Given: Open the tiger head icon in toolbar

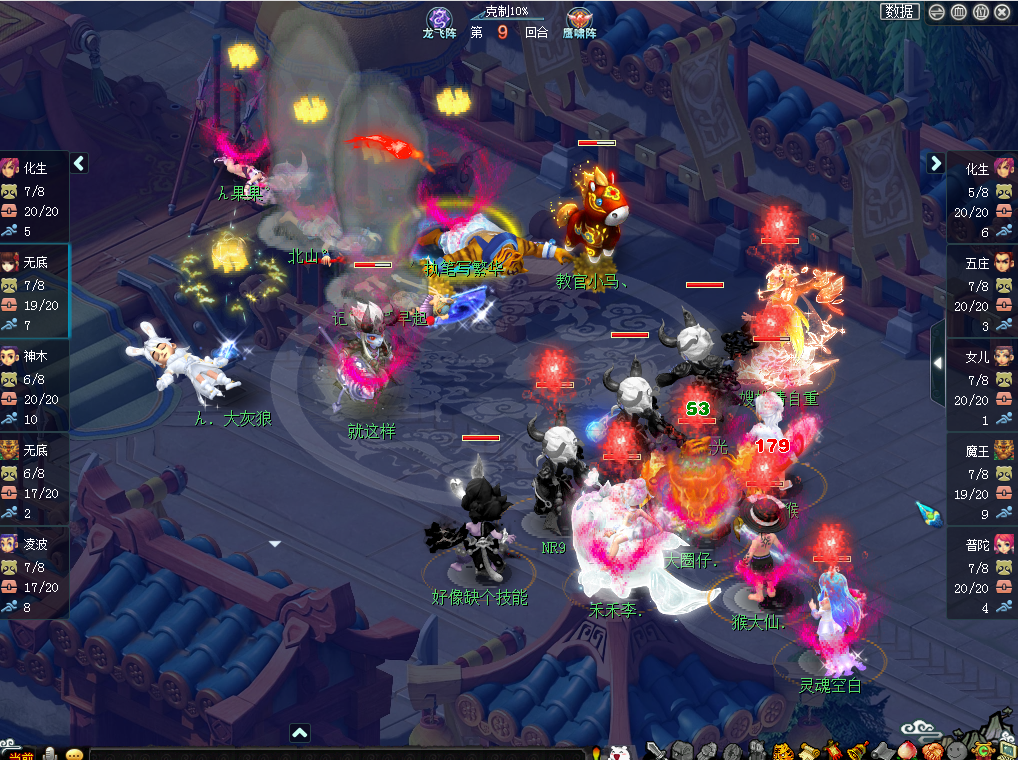Looking at the screenshot, I should (782, 751).
